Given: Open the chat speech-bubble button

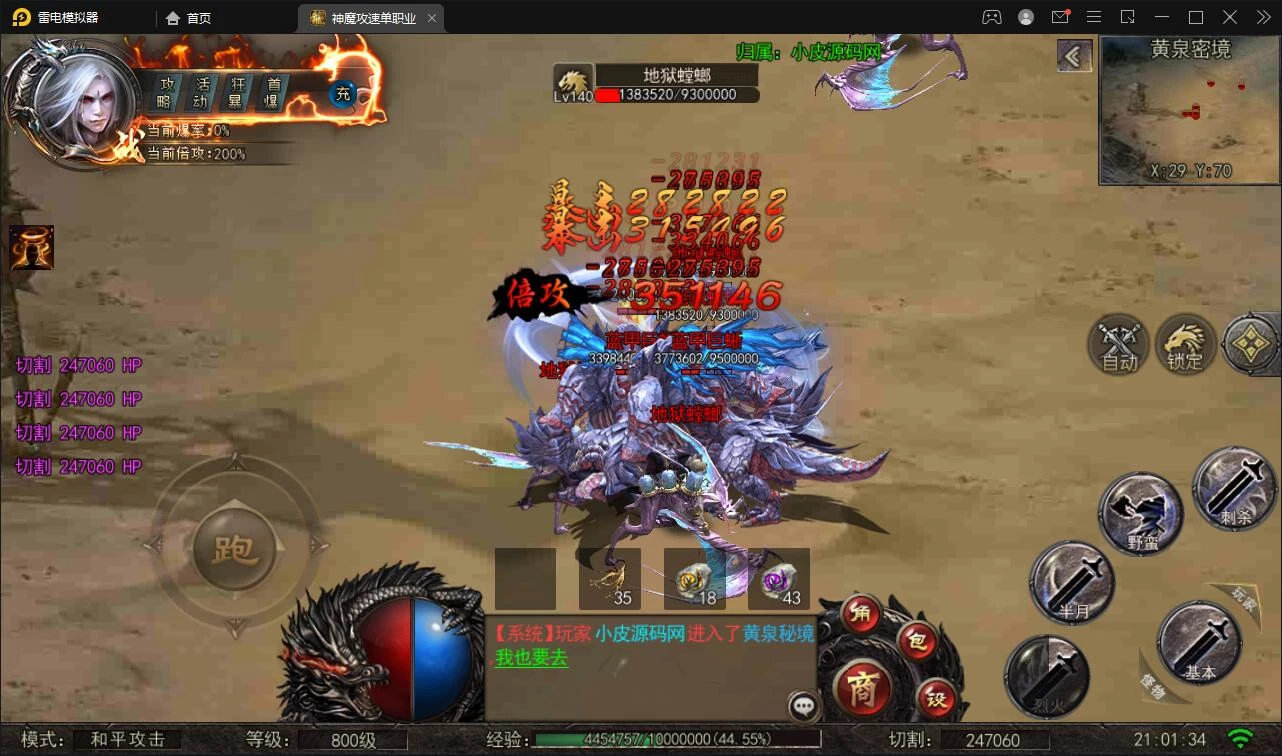Looking at the screenshot, I should pyautogui.click(x=803, y=706).
